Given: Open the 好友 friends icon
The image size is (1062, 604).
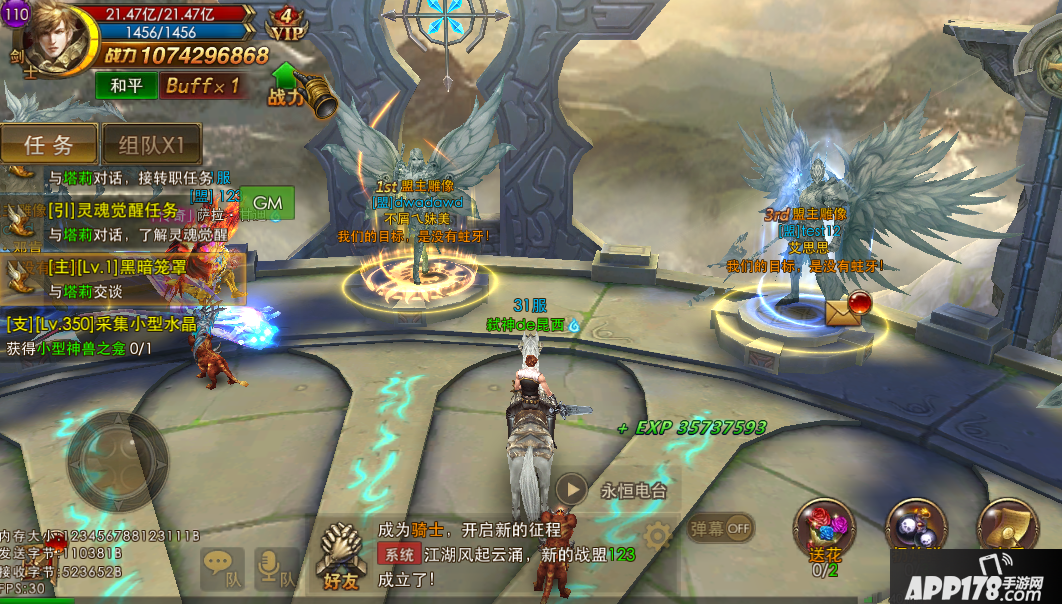Looking at the screenshot, I should [x=338, y=556].
